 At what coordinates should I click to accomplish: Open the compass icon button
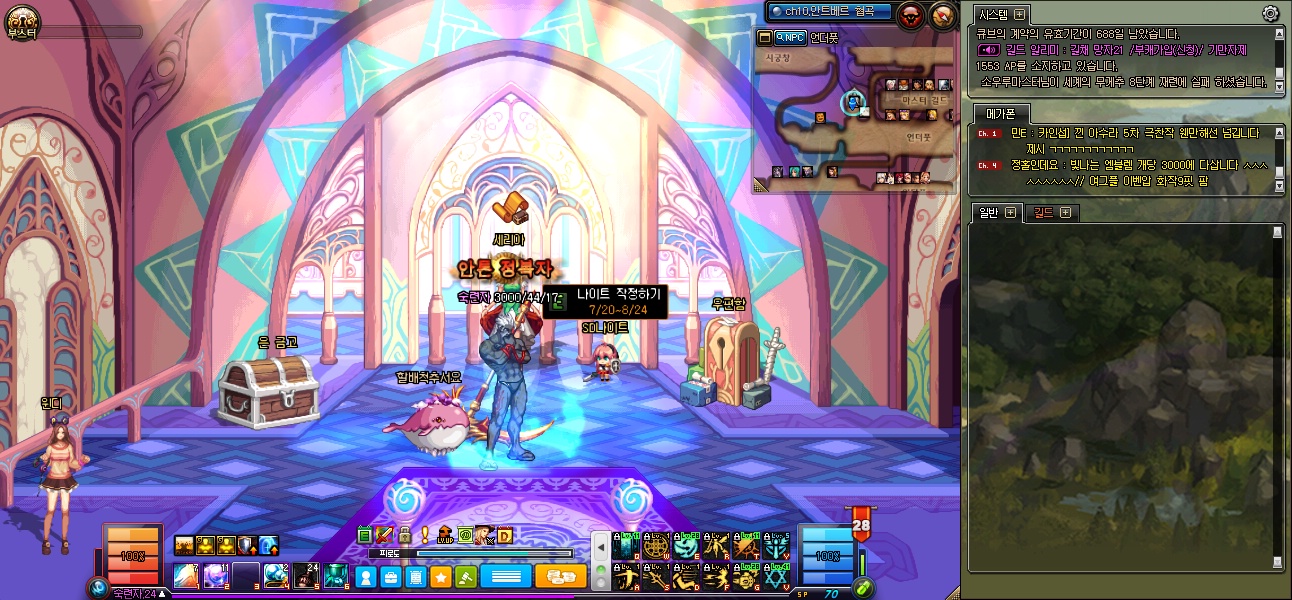tap(943, 15)
